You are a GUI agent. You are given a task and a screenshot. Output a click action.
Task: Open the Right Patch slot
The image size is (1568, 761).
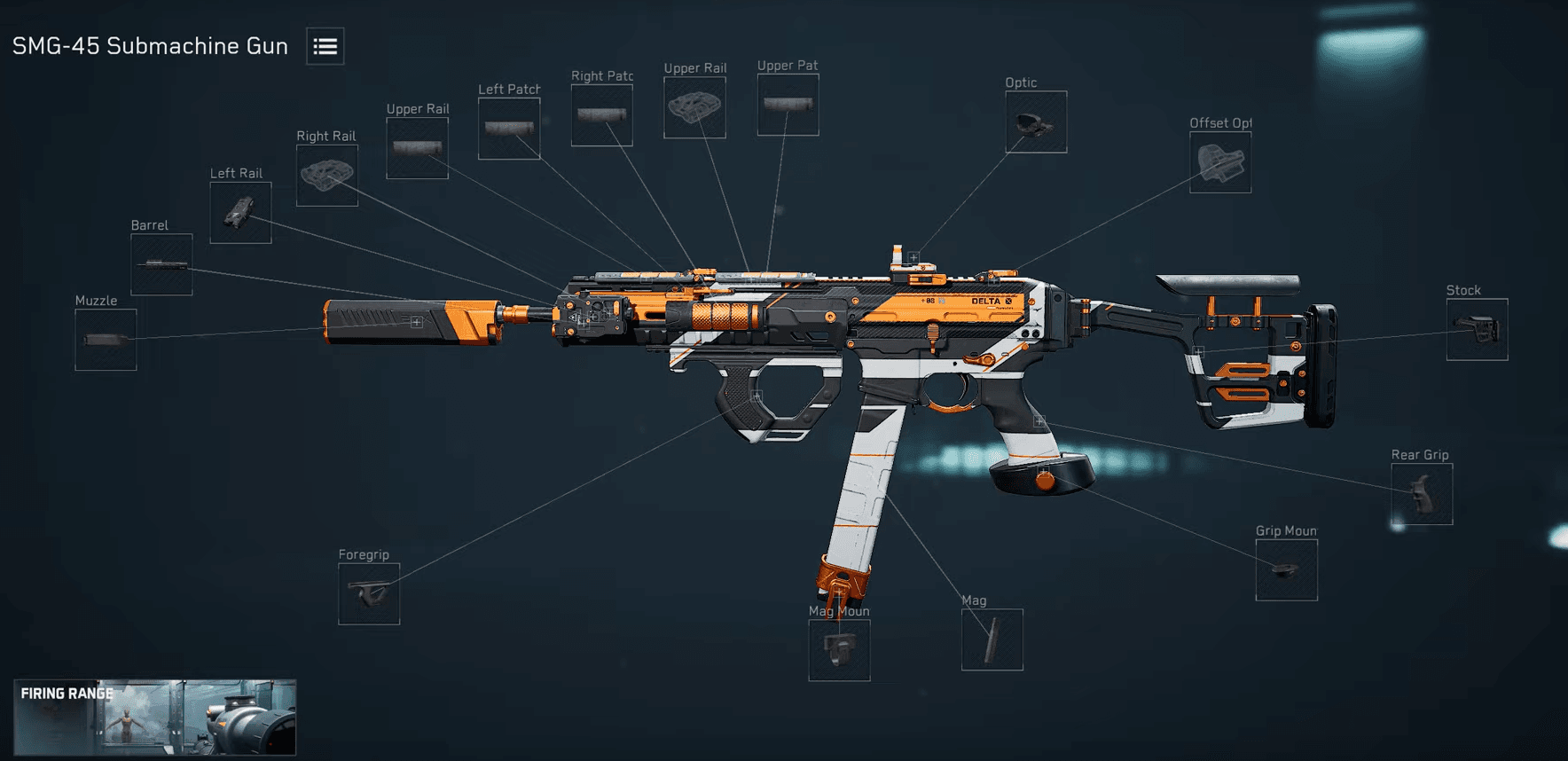click(x=602, y=114)
